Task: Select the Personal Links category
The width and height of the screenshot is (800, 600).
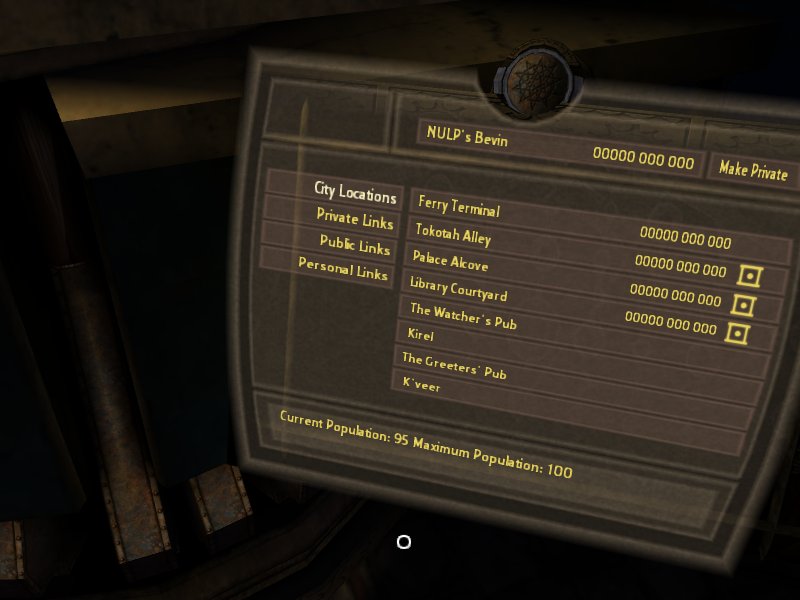Action: coord(343,270)
